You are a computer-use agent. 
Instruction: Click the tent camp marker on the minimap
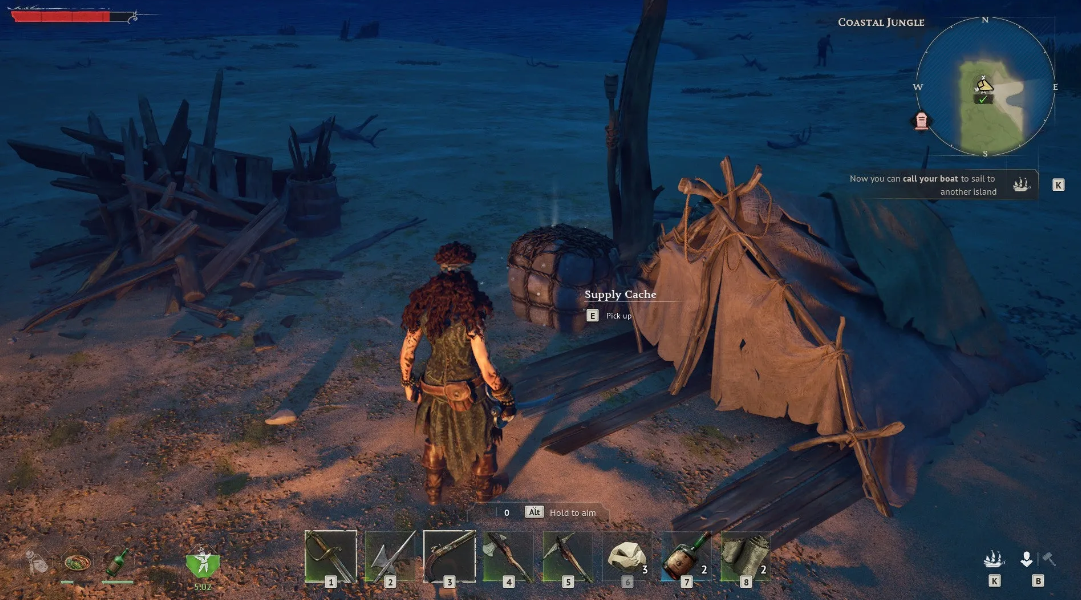(984, 87)
